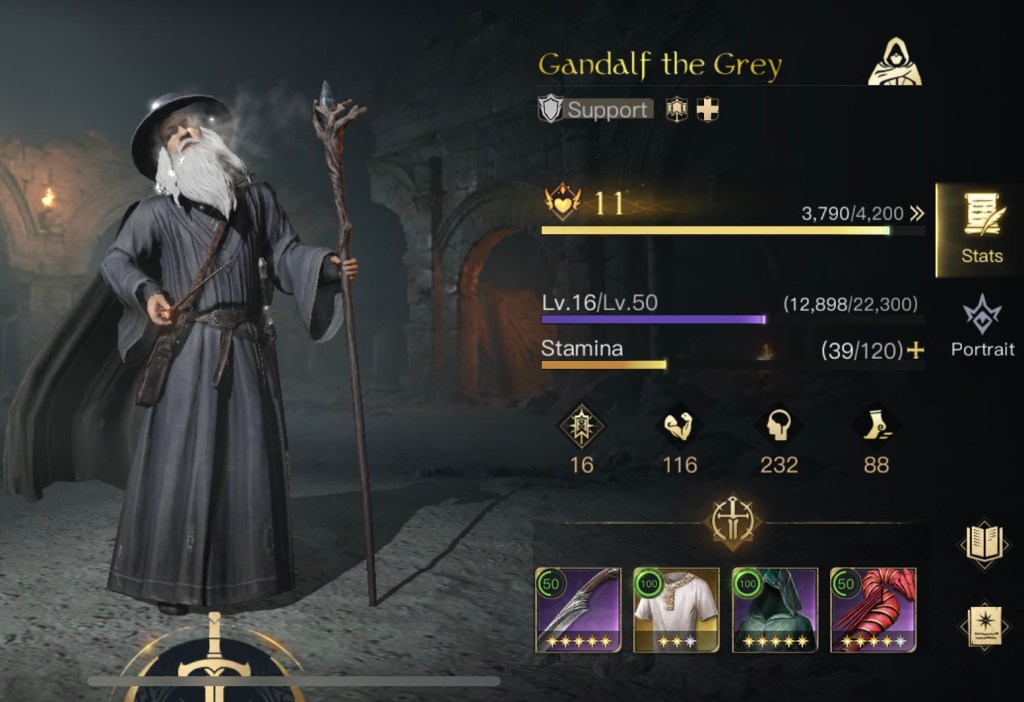The width and height of the screenshot is (1024, 702).
Task: View the winged foot speed stat
Action: click(x=876, y=427)
